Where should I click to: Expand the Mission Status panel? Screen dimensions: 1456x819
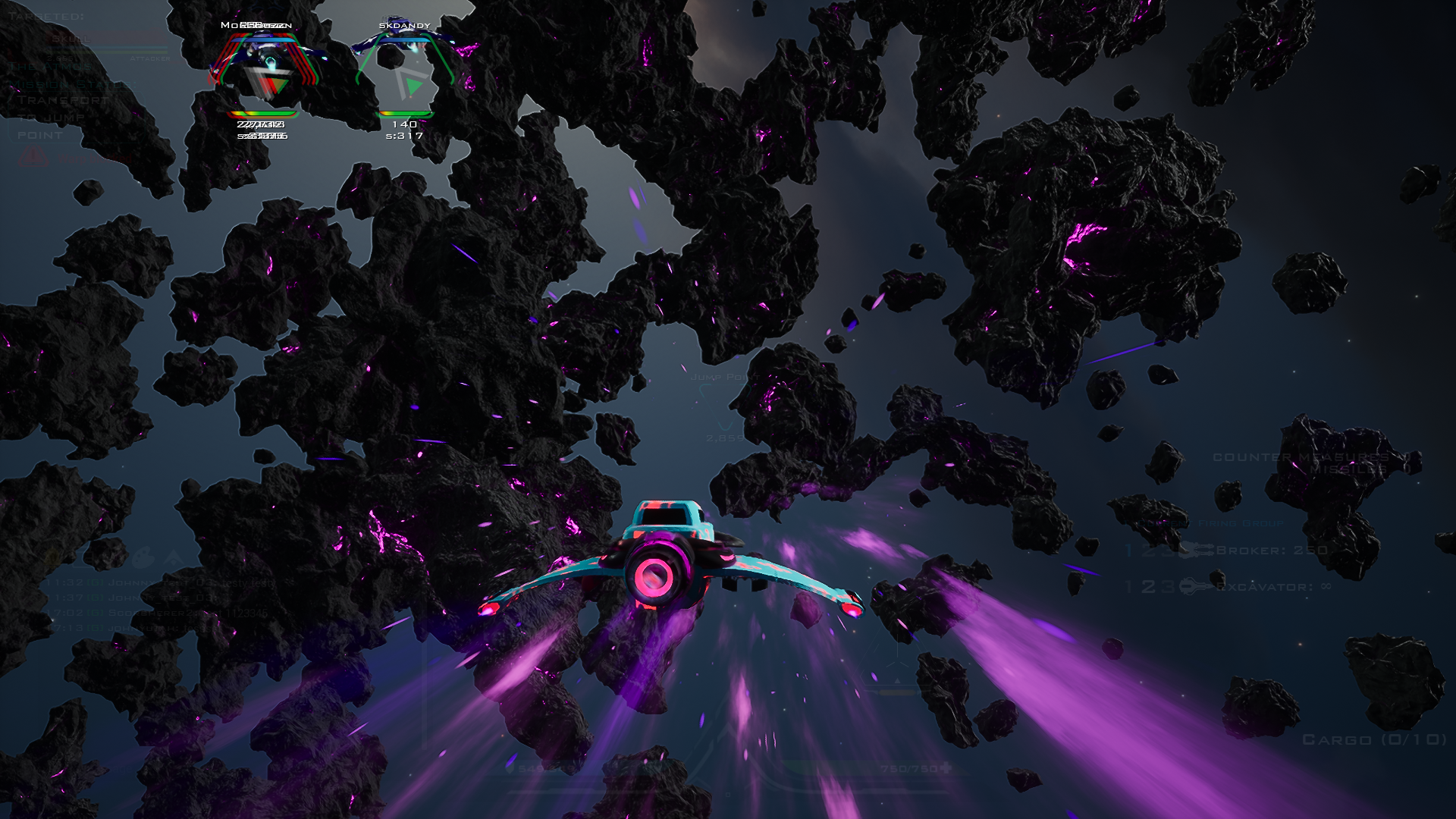click(73, 84)
